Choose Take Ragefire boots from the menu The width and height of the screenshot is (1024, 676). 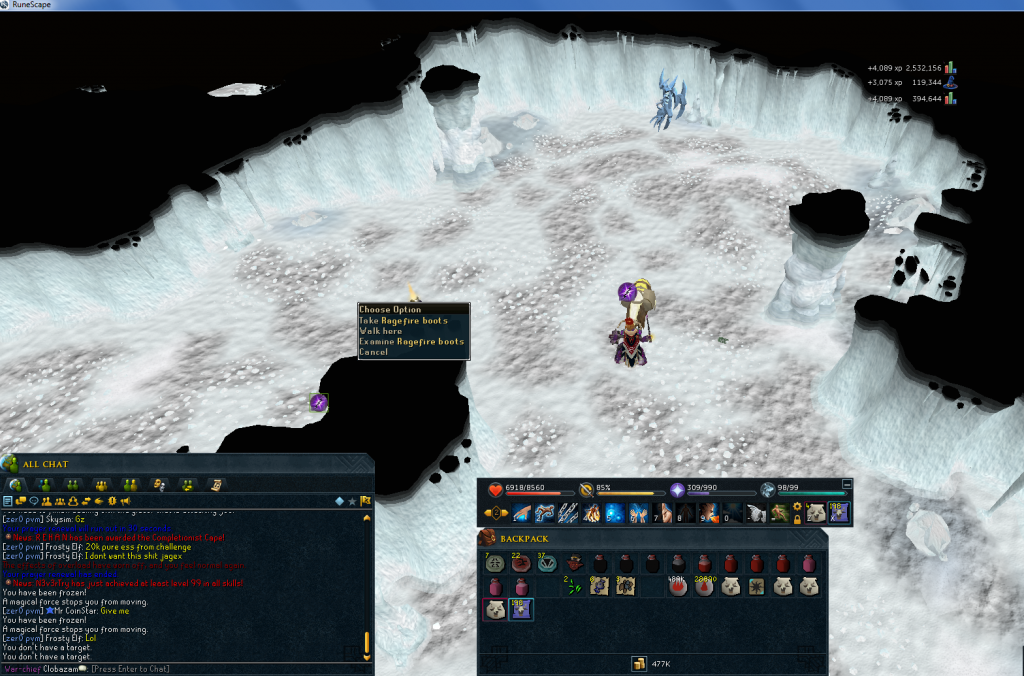404,321
